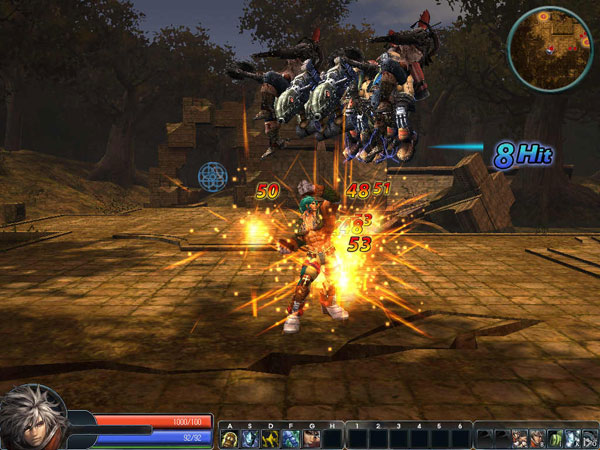Click the circular minimap

tap(551, 46)
